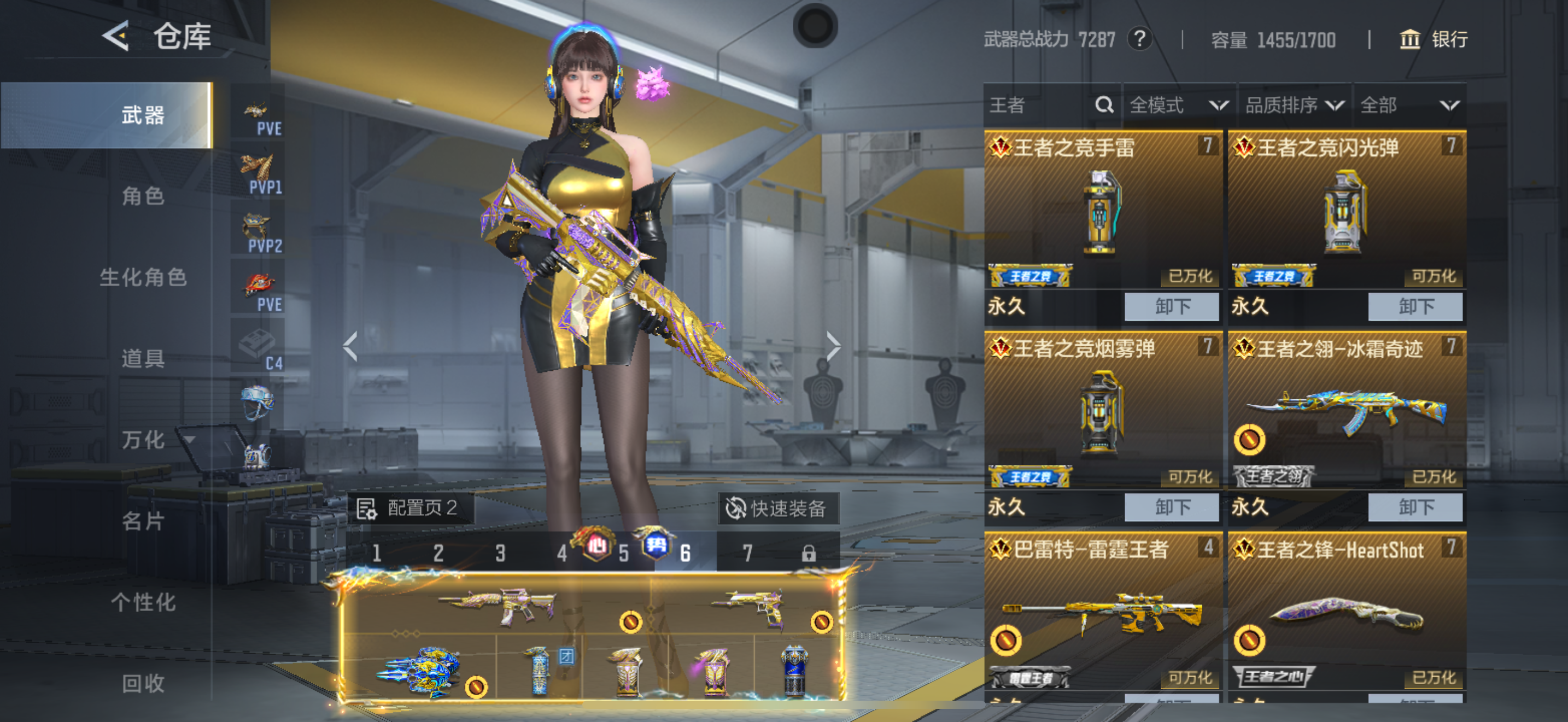Show help for 武器总战力
Image resolution: width=1568 pixels, height=722 pixels.
pyautogui.click(x=1139, y=39)
